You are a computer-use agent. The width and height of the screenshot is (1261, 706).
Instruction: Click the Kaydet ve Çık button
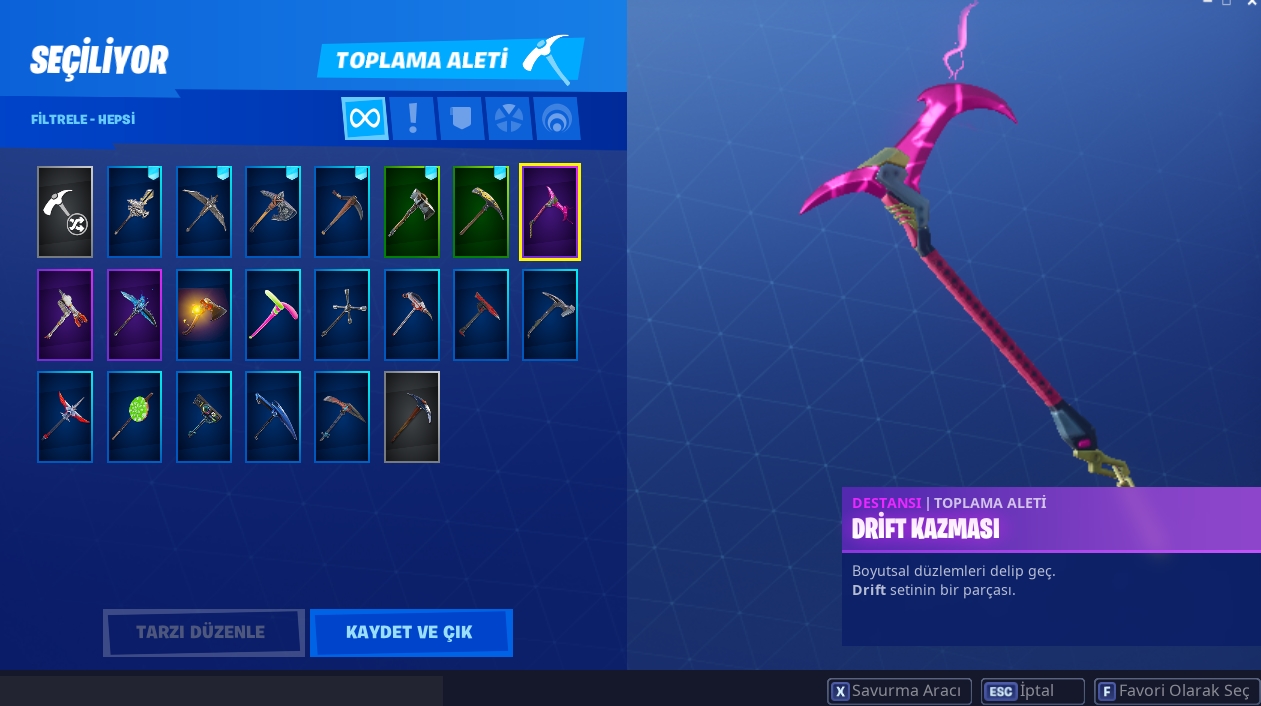[410, 632]
